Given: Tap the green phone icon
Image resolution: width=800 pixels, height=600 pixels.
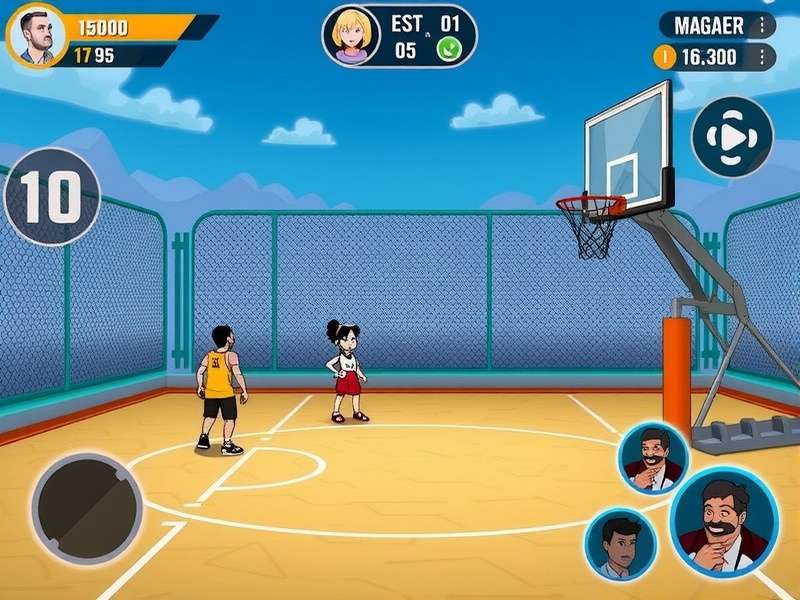Looking at the screenshot, I should (x=449, y=50).
